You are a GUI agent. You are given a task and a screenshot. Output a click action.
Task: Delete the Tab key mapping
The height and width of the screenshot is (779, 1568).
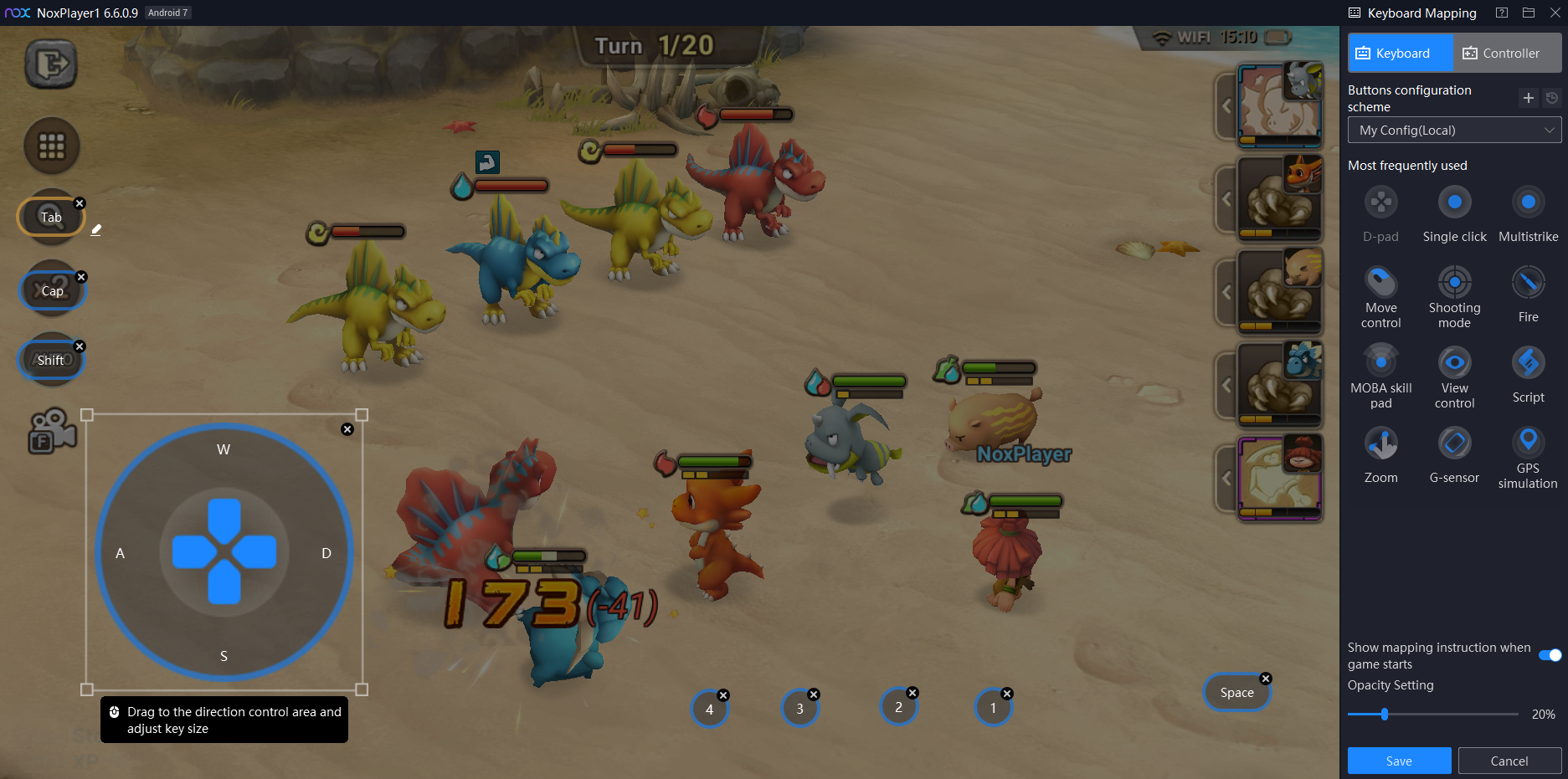coord(80,203)
